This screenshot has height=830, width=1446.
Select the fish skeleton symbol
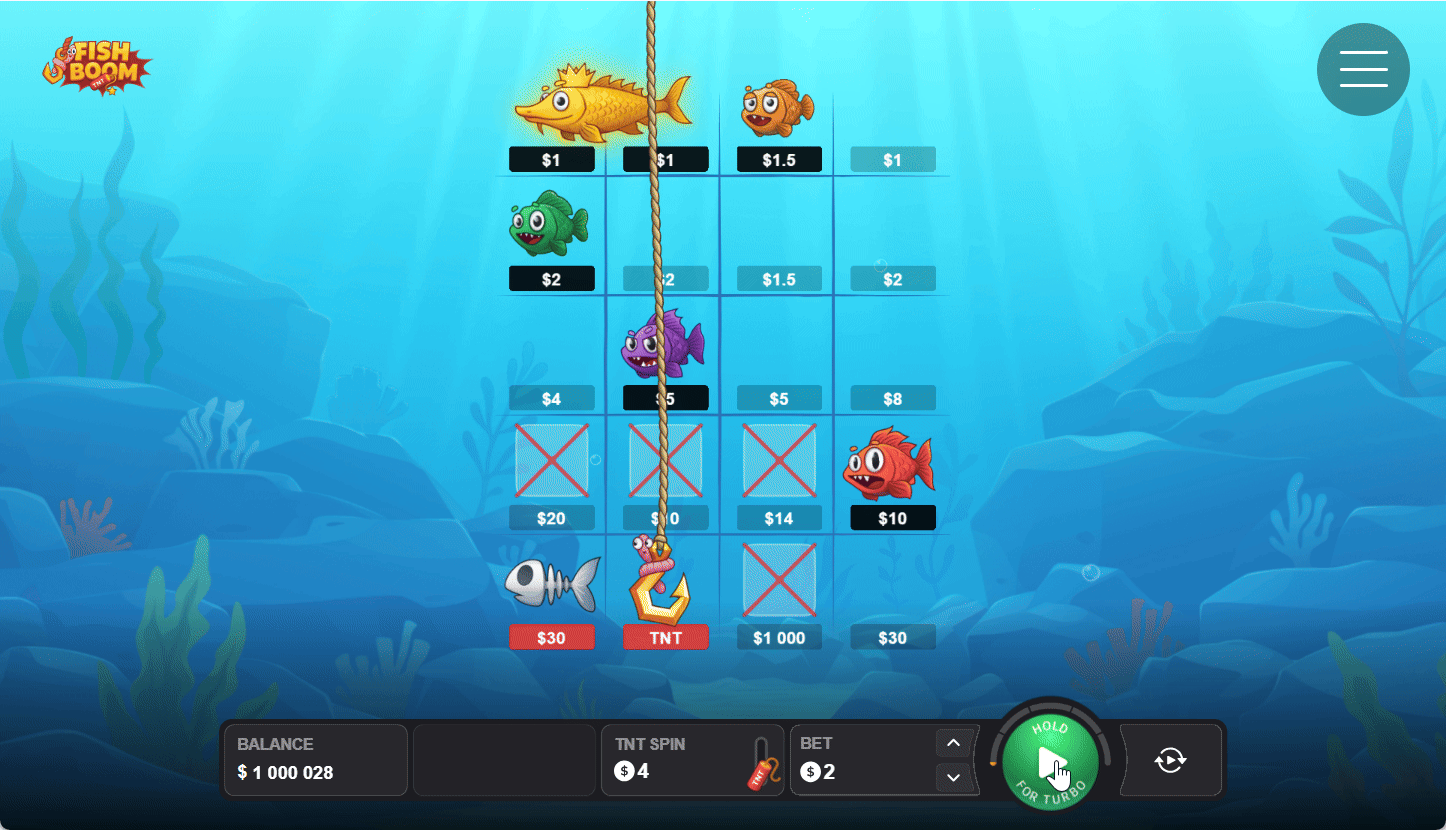tap(553, 584)
